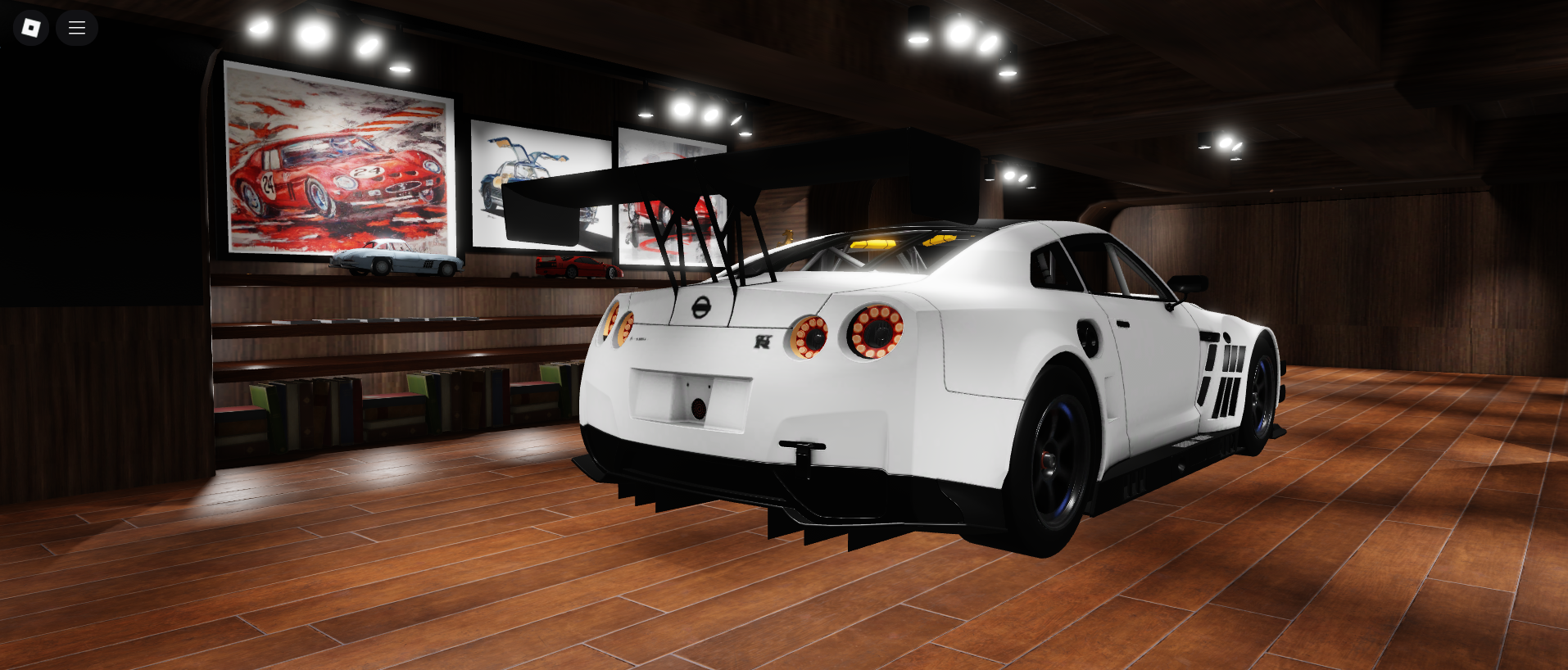1568x670 pixels.
Task: Open the hamburger menu button
Action: click(x=77, y=28)
